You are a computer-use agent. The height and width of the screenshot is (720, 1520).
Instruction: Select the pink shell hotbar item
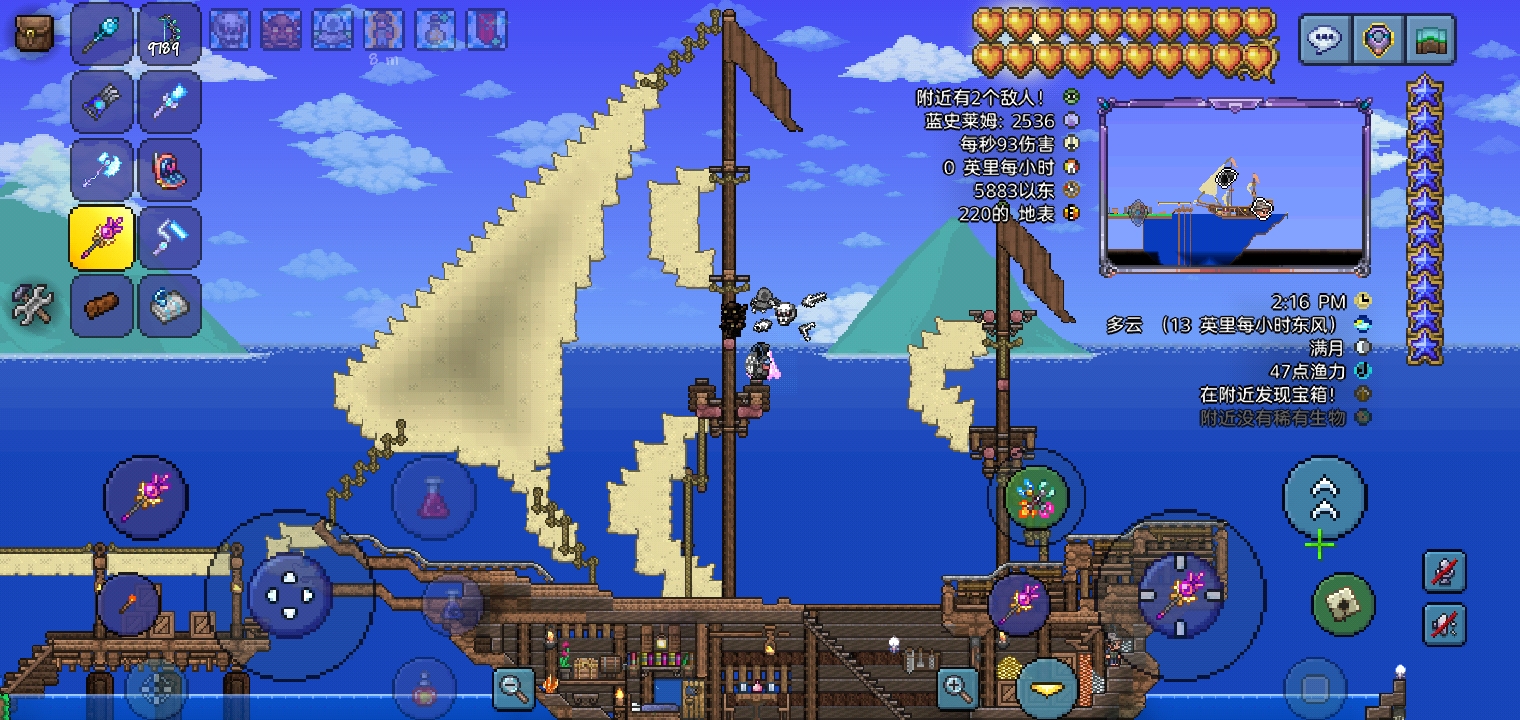pos(169,170)
